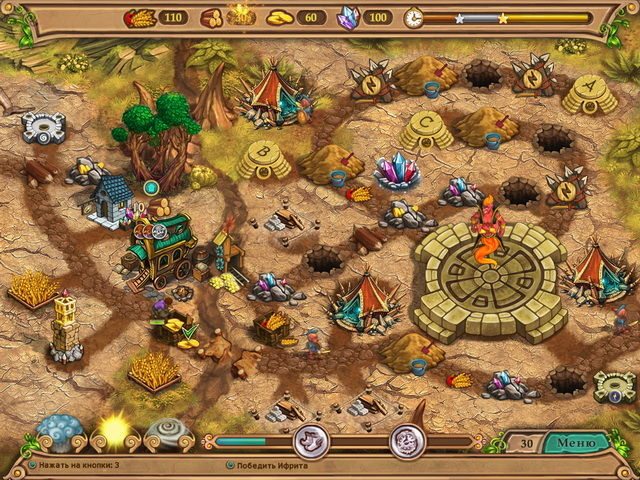This screenshot has height=480, width=640.
Task: Open the Меню button
Action: [x=575, y=441]
